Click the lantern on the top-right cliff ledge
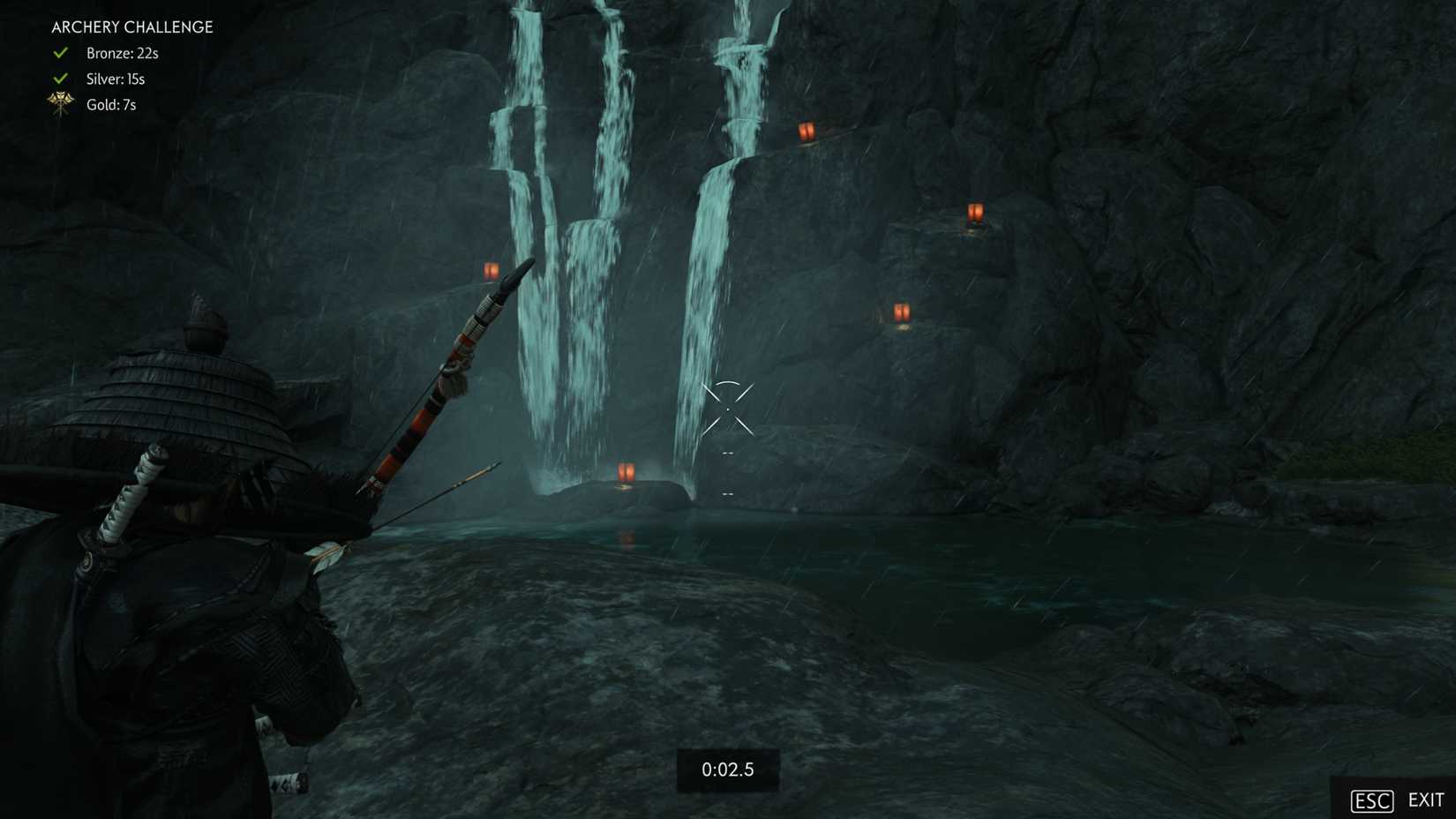 tap(808, 131)
